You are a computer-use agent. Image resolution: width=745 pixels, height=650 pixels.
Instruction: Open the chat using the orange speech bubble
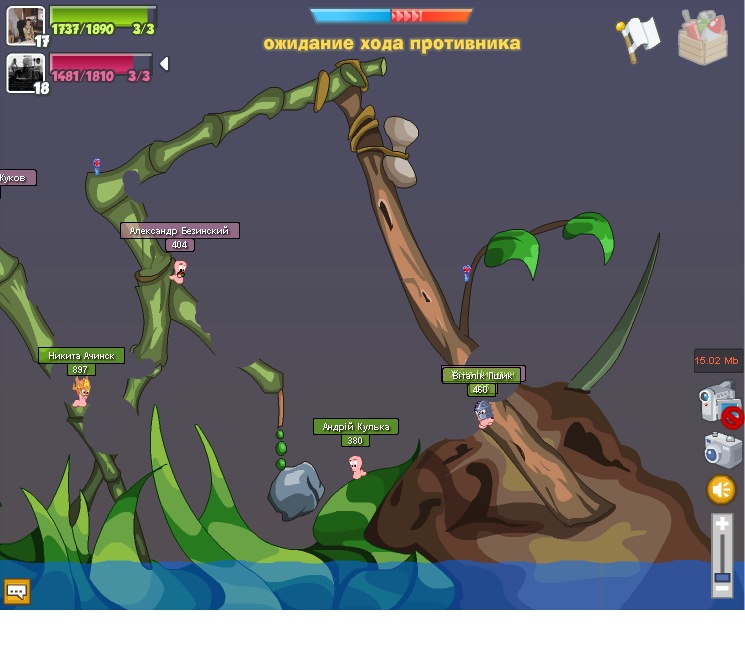(x=17, y=591)
